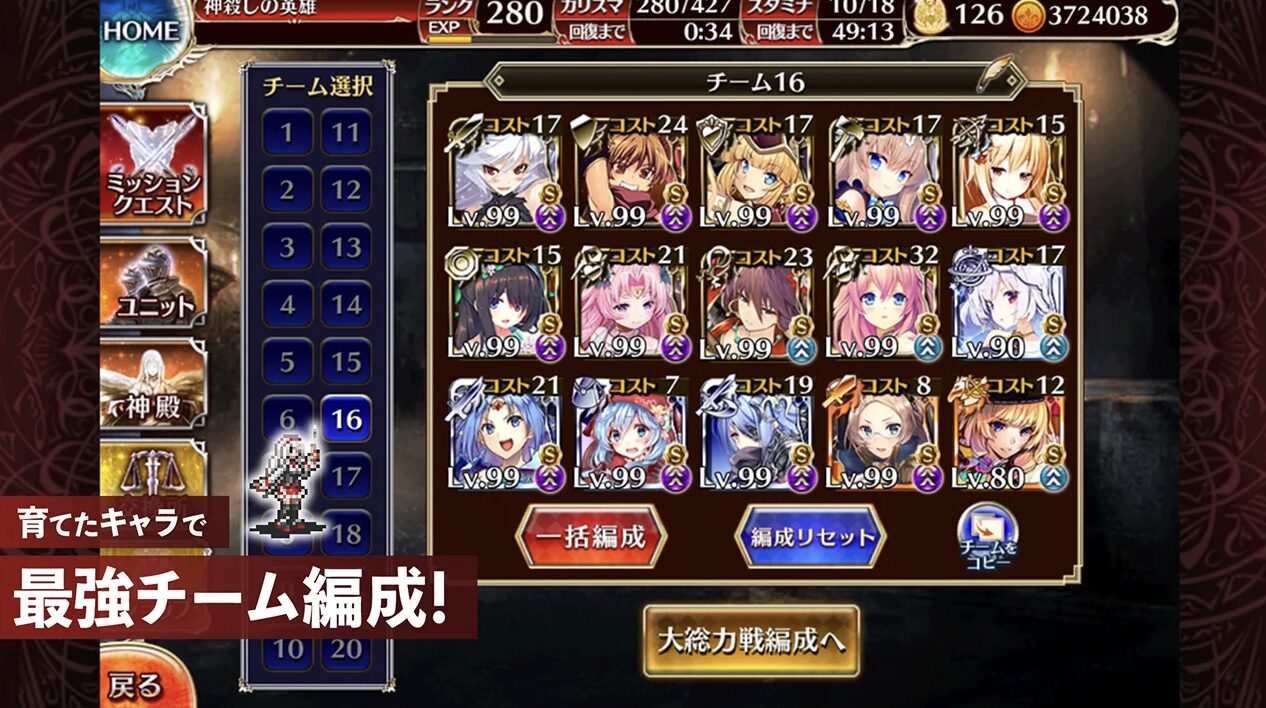Switch to team 17

(x=346, y=476)
